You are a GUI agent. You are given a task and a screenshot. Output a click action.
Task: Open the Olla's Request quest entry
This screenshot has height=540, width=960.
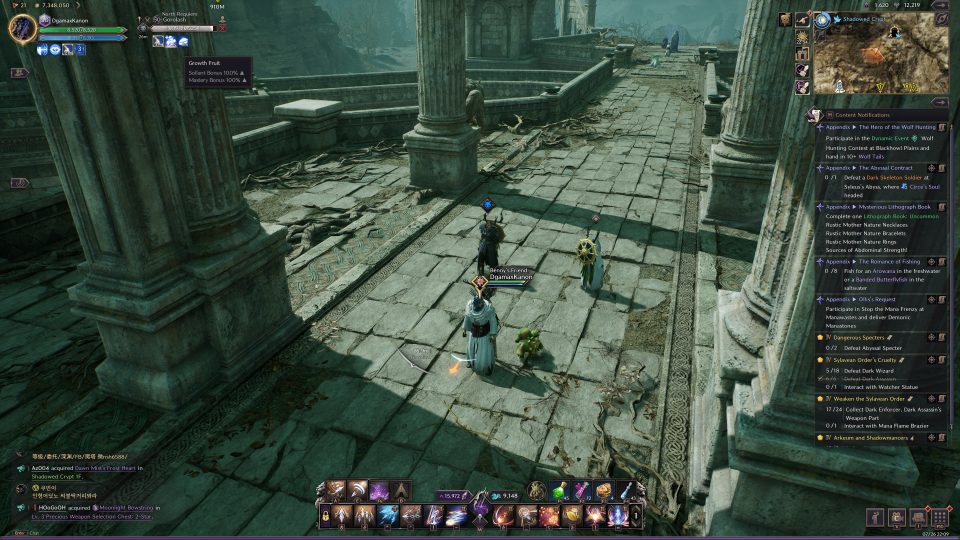point(860,299)
